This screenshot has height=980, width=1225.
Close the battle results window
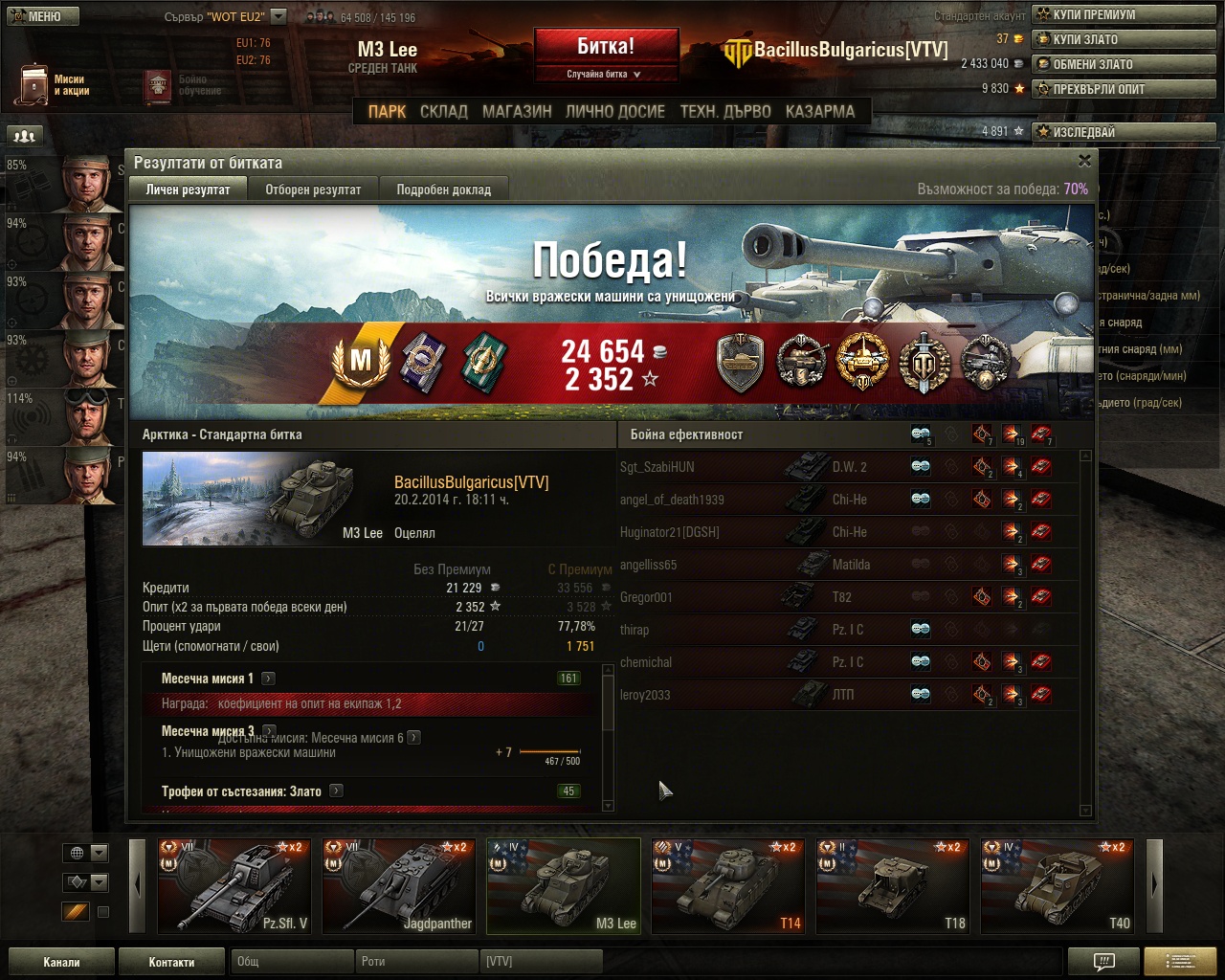click(1084, 161)
